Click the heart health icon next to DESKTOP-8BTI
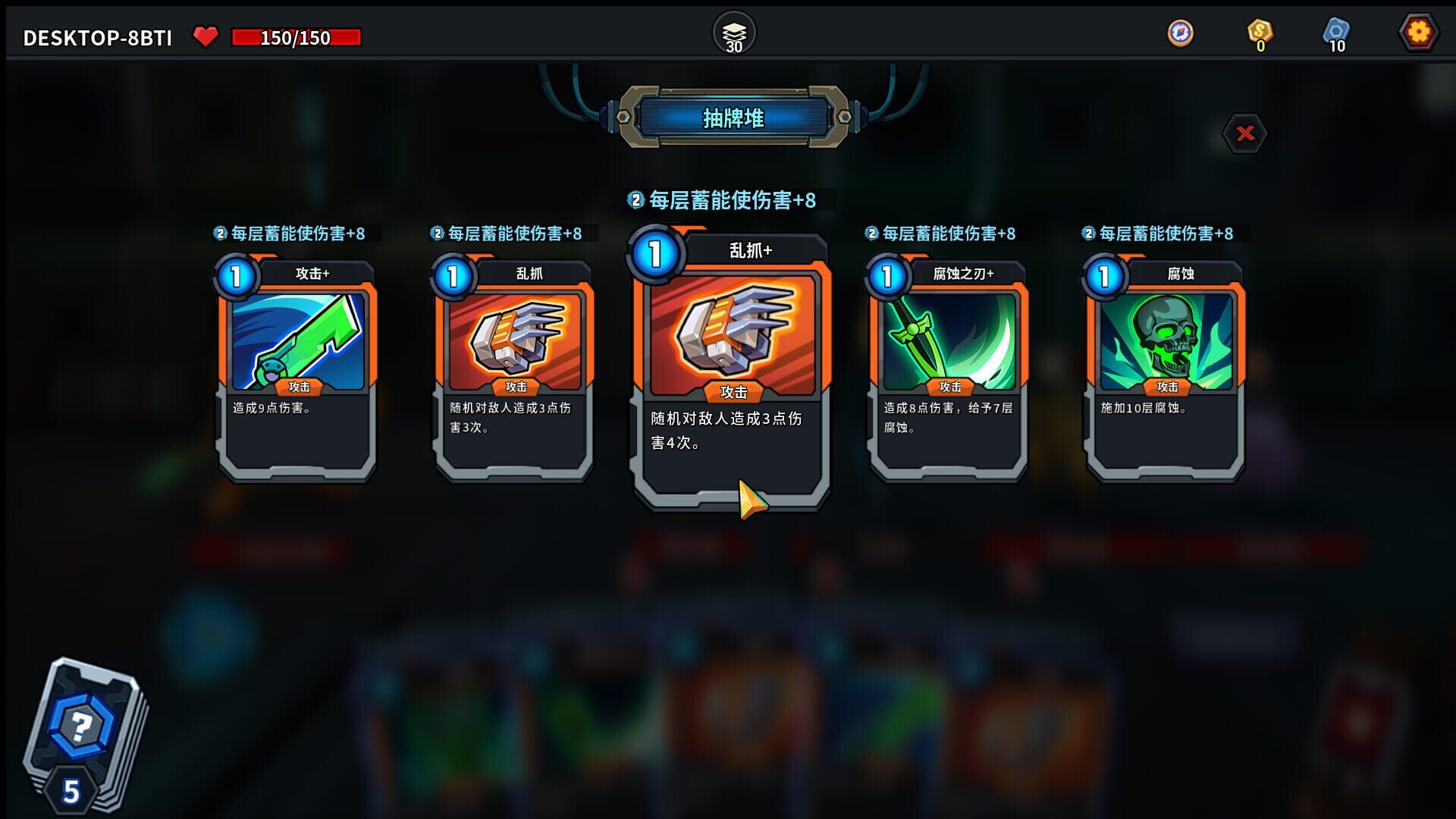The height and width of the screenshot is (819, 1456). tap(205, 34)
